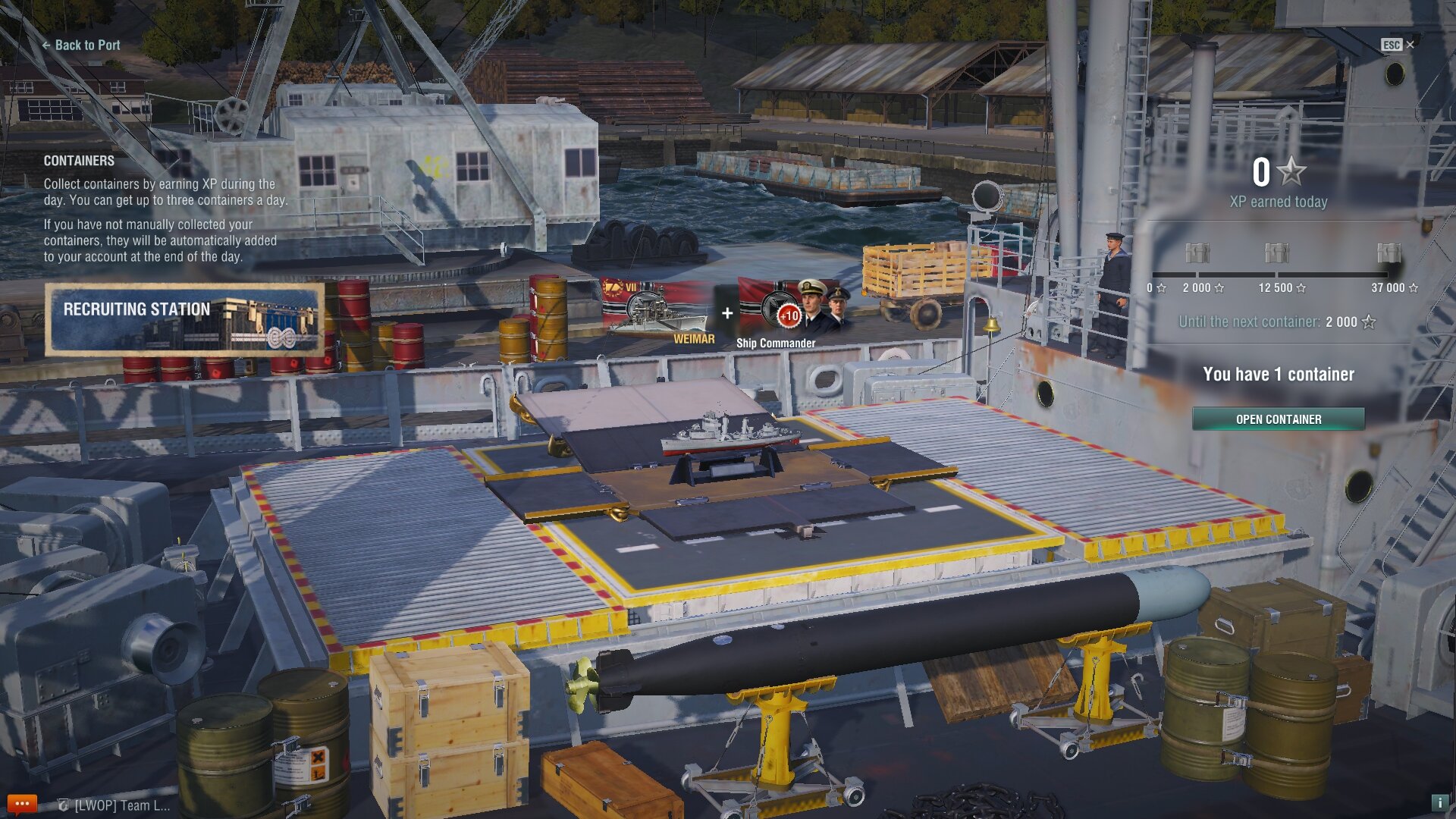Close the containers screen with ESC X
Image resolution: width=1456 pixels, height=819 pixels.
point(1398,45)
